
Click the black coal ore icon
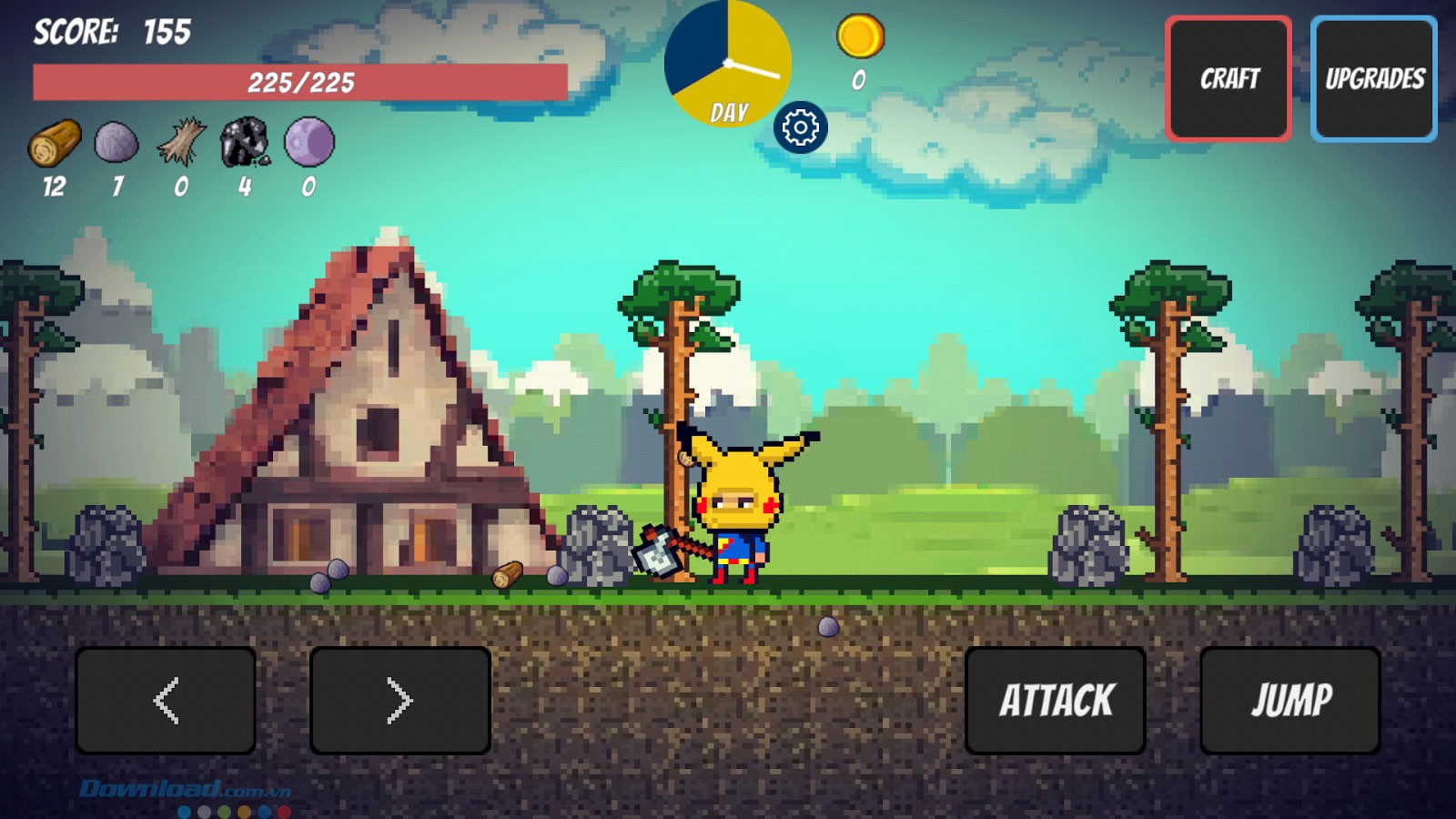(245, 143)
